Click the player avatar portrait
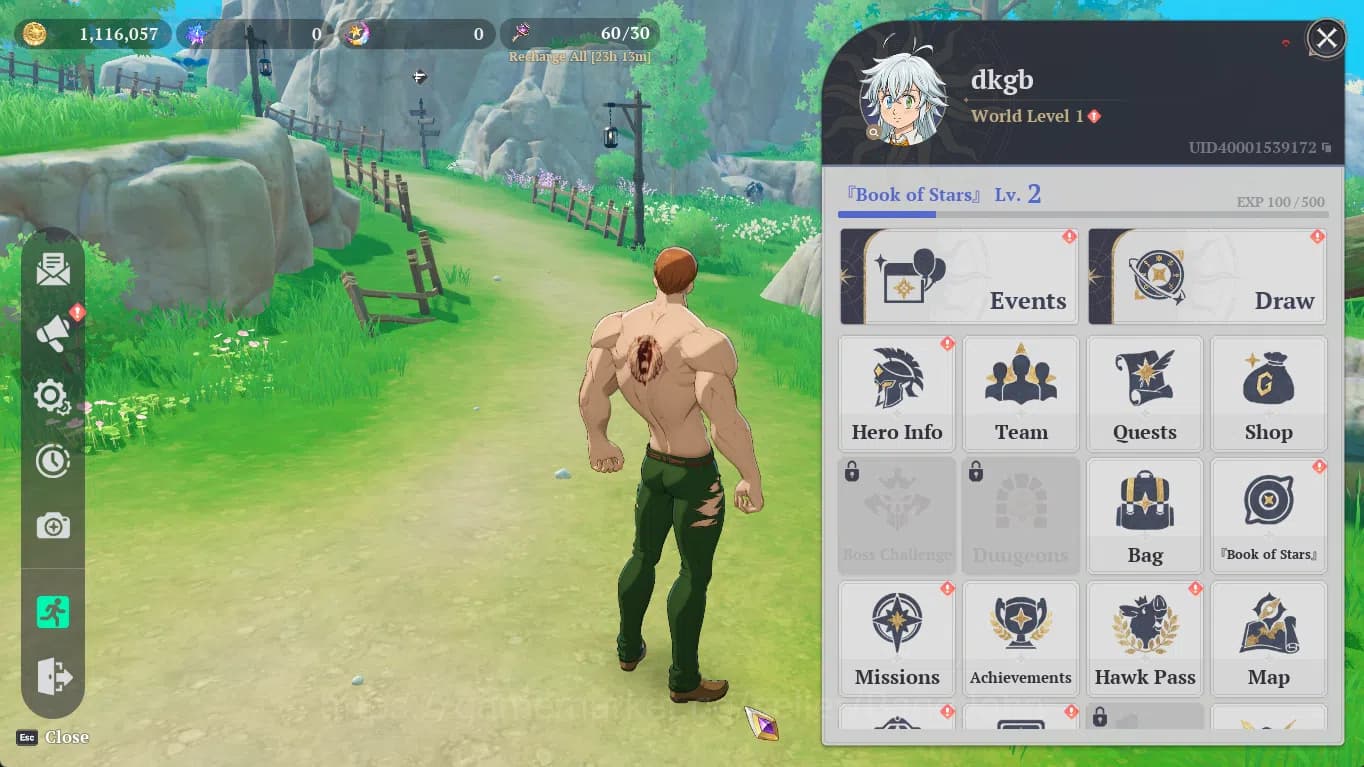The width and height of the screenshot is (1364, 767). tap(903, 98)
